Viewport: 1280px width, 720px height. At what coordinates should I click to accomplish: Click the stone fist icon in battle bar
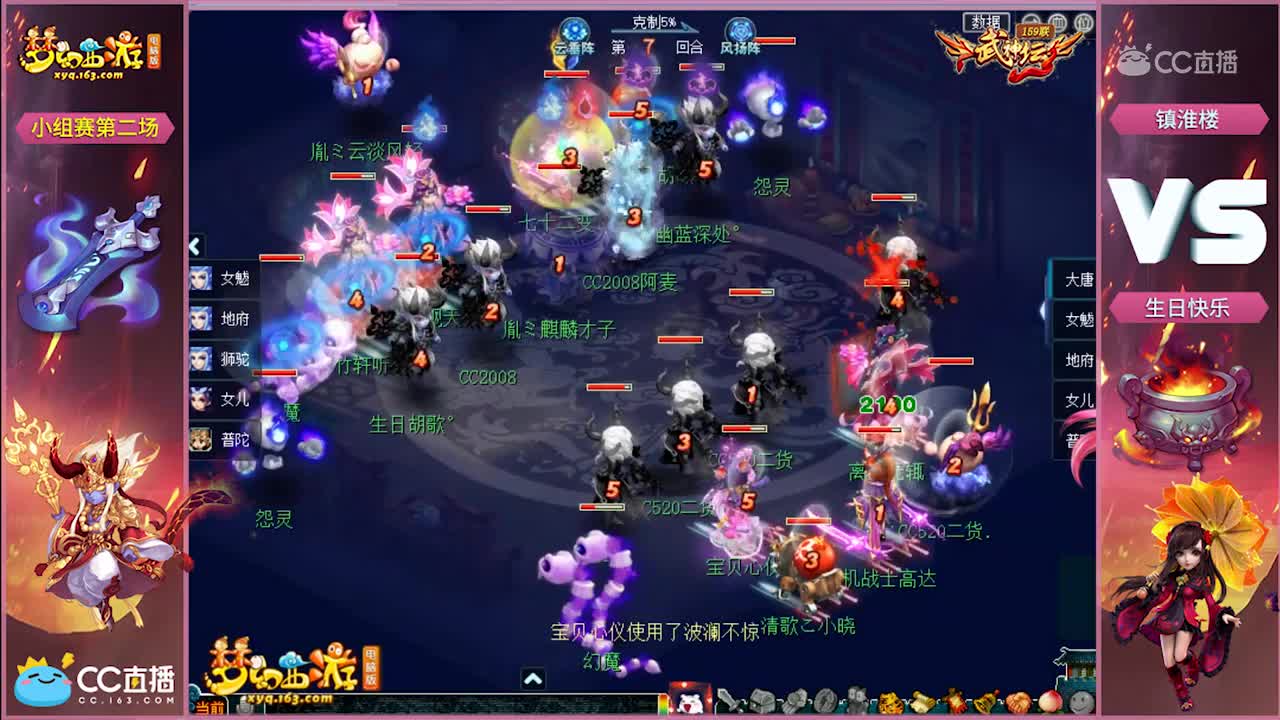click(793, 700)
